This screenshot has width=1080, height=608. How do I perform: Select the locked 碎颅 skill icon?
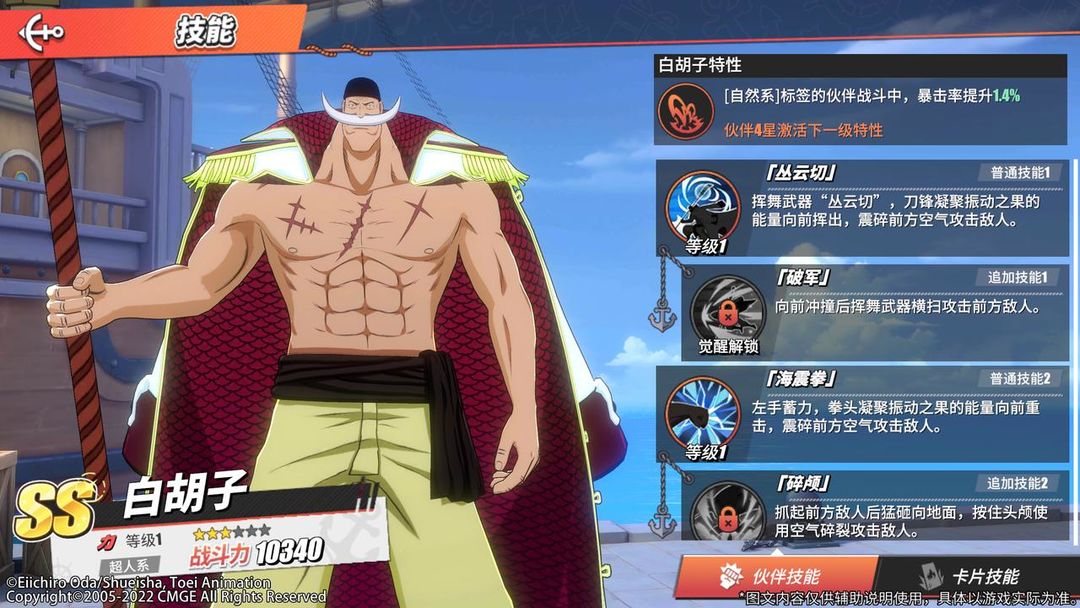click(728, 512)
